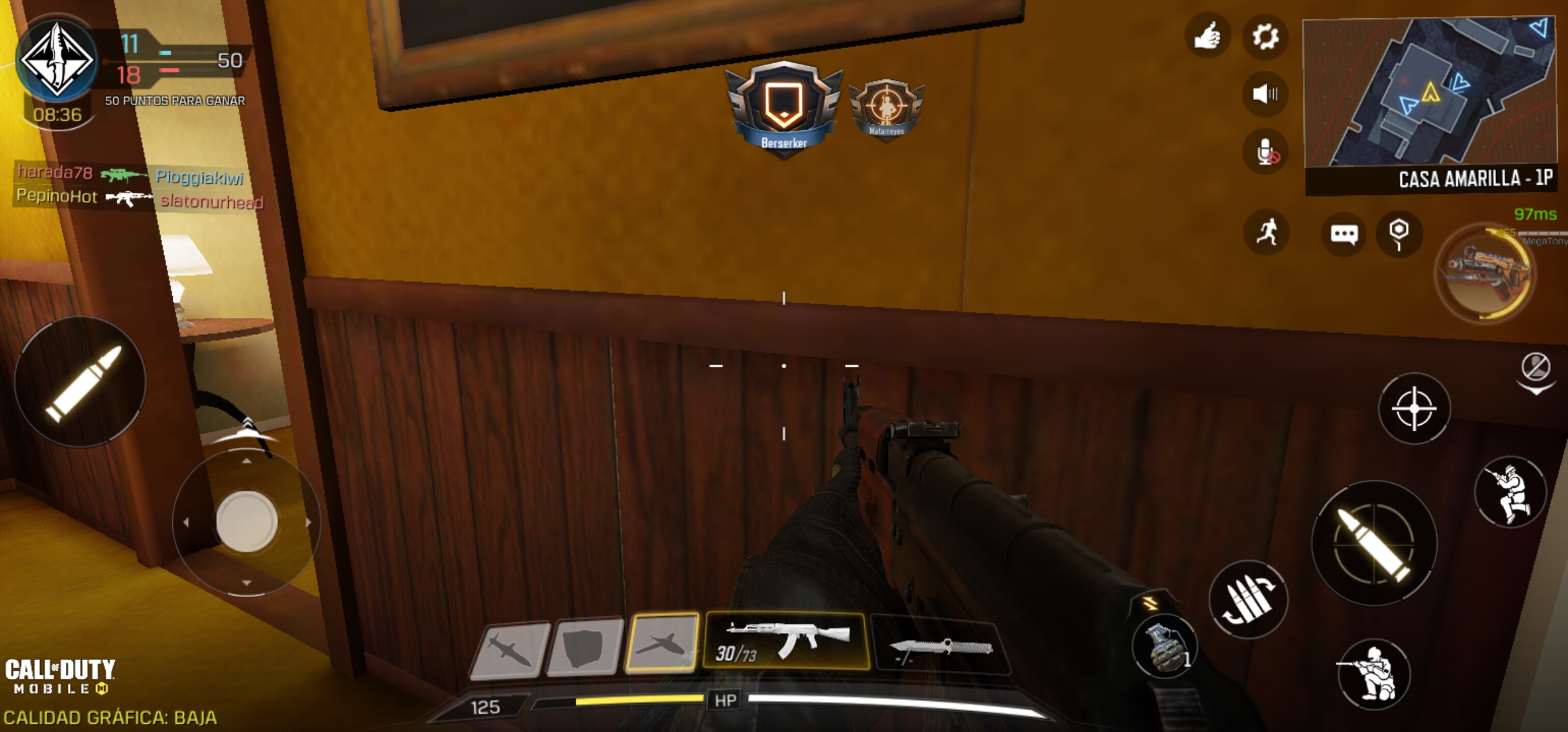Toggle the muted microphone button
The image size is (1568, 732).
click(1266, 152)
